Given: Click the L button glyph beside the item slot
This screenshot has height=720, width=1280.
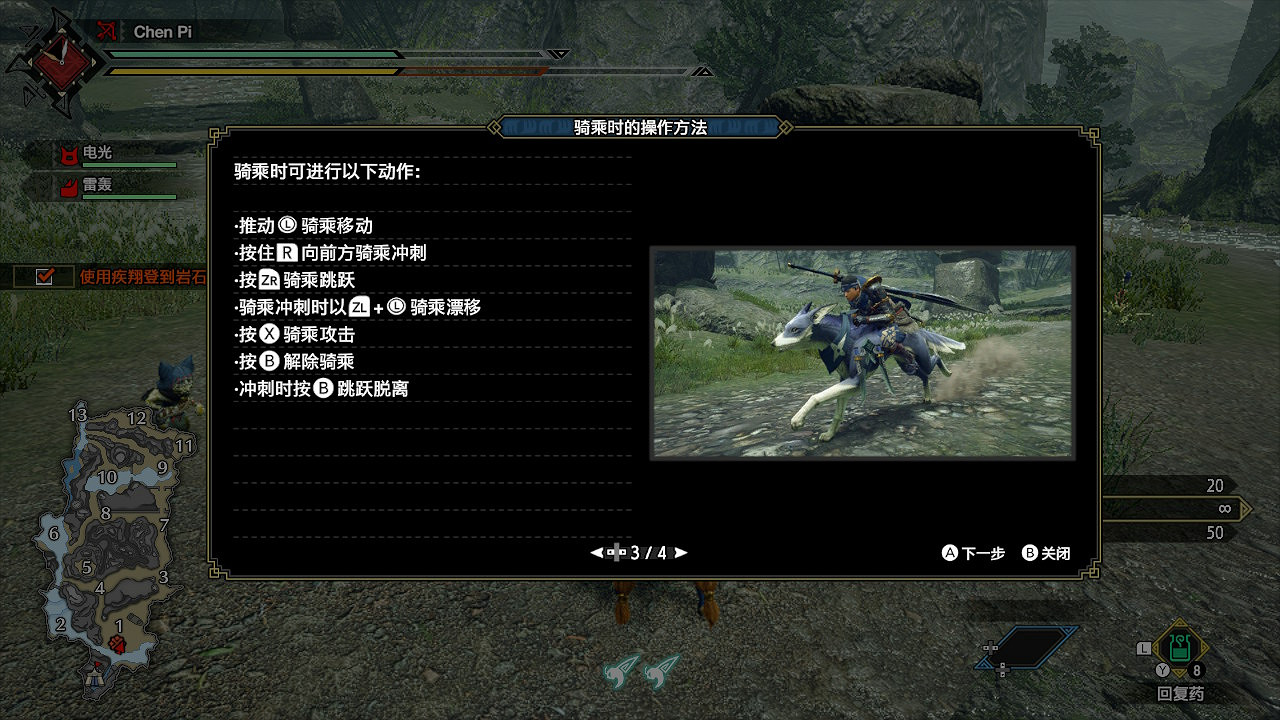Looking at the screenshot, I should pos(1144,649).
